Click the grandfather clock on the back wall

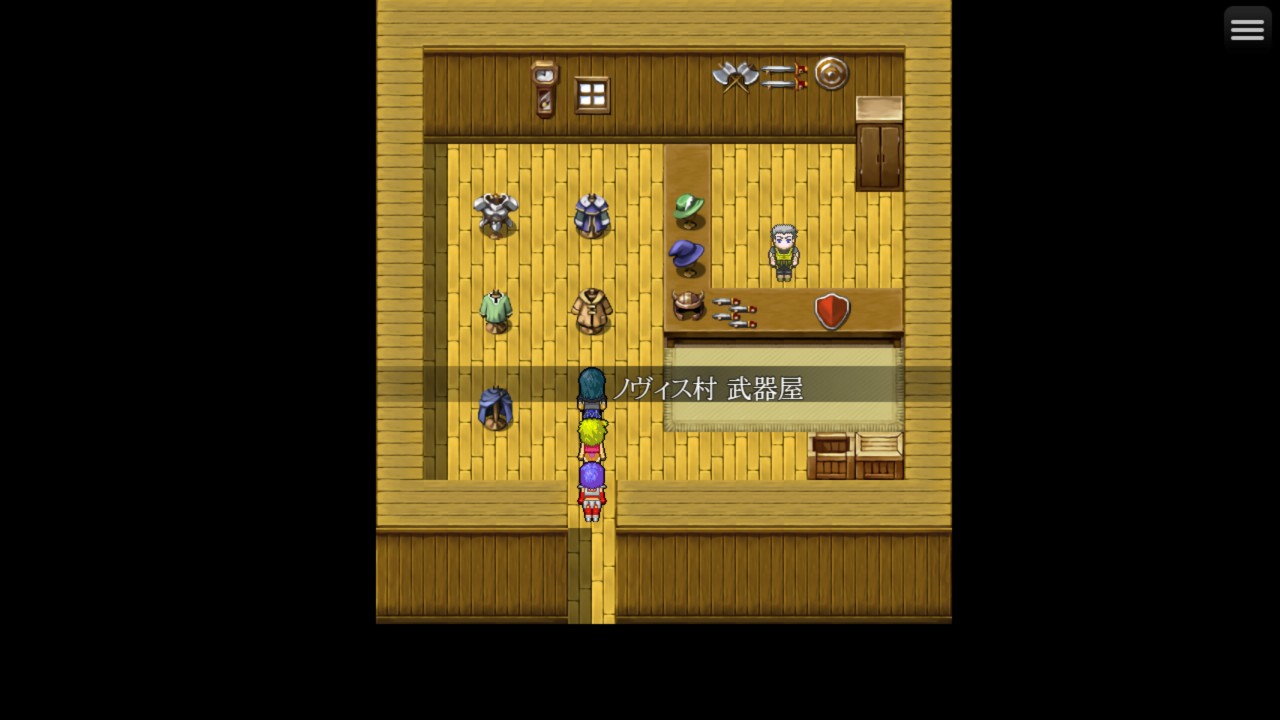pyautogui.click(x=545, y=90)
